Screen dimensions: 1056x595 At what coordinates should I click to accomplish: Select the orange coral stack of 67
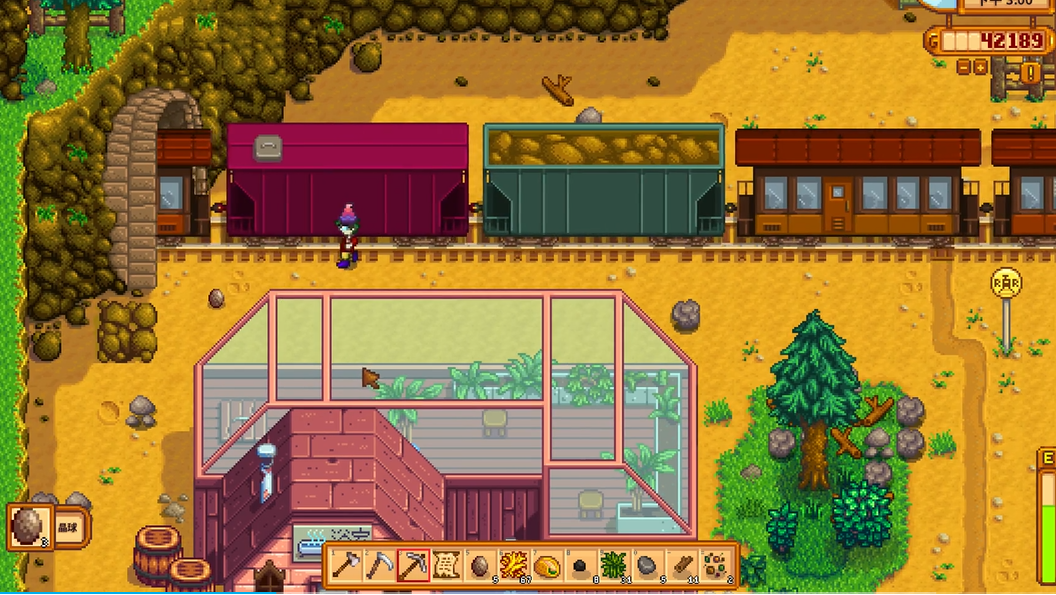[514, 565]
